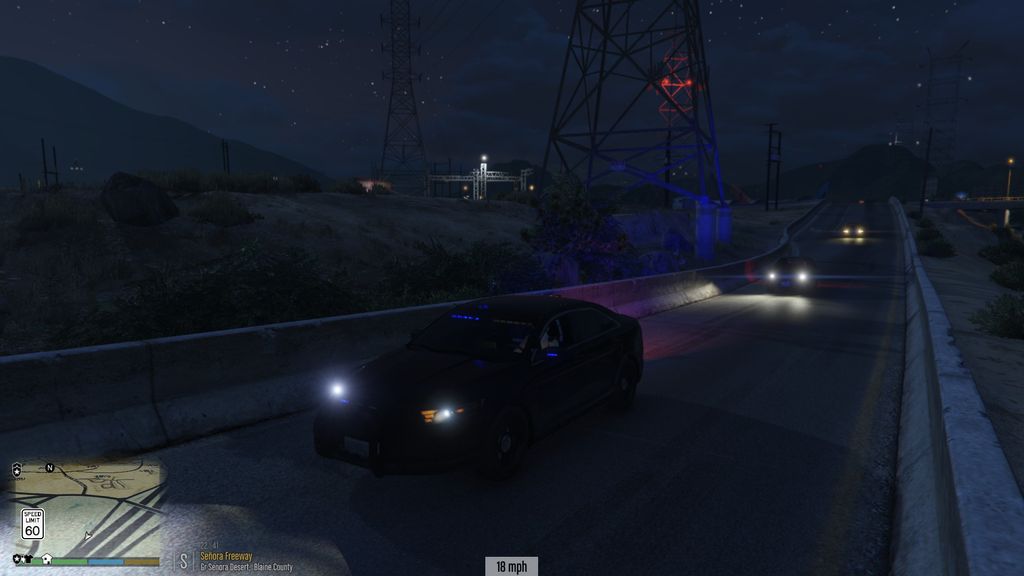The image size is (1024, 576).
Task: Click the north compass marker on the minimap
Action: tap(48, 467)
